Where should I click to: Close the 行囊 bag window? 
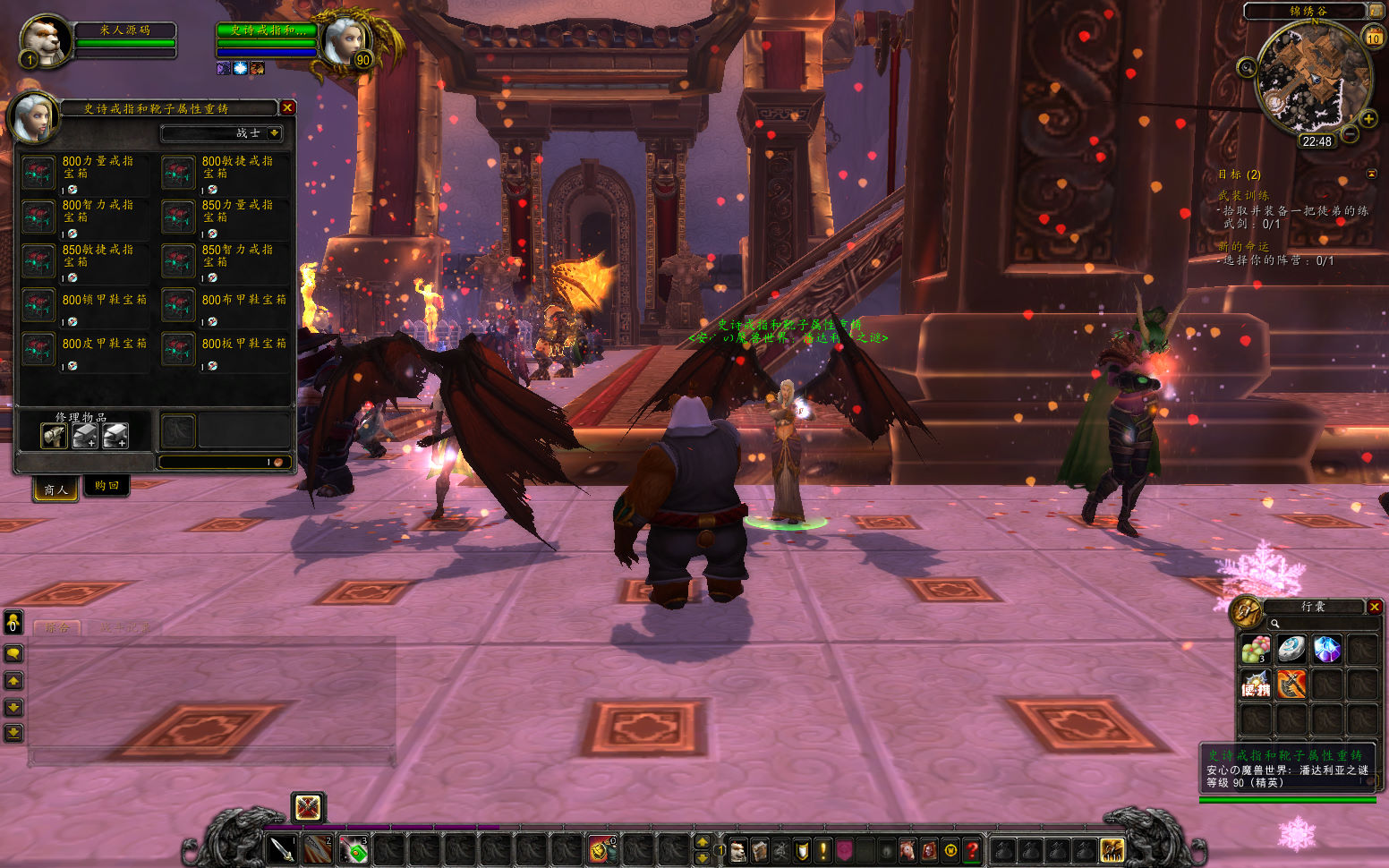coord(1375,607)
